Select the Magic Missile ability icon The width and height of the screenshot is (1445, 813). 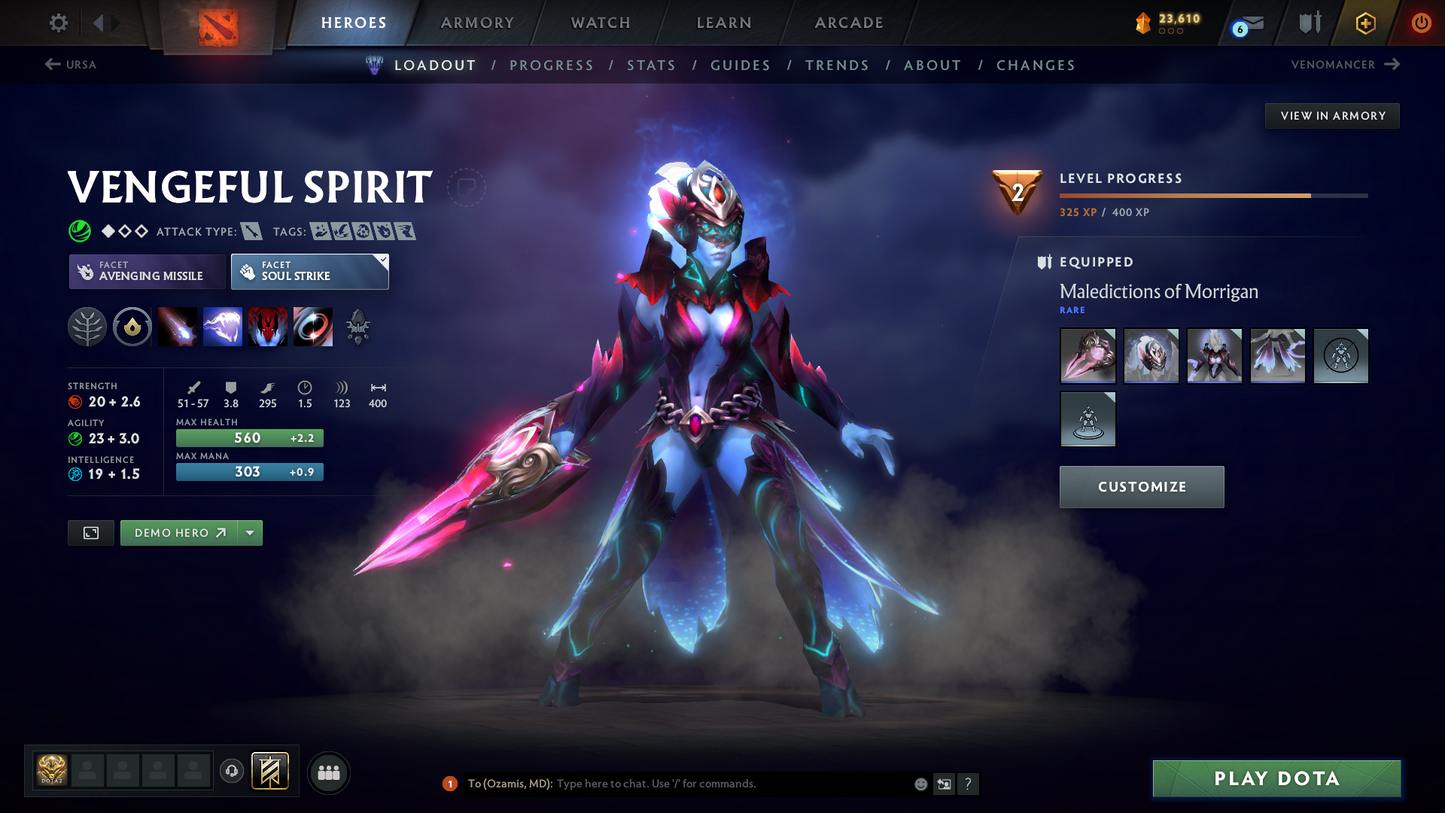point(177,327)
